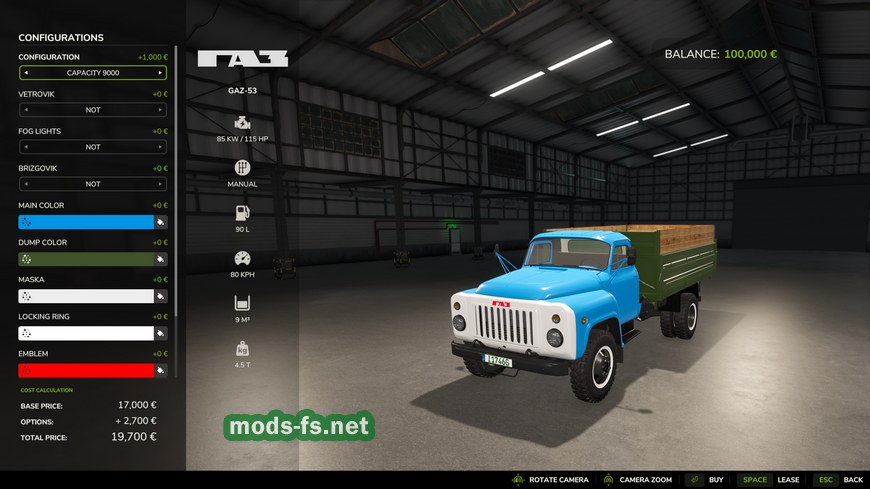Viewport: 870px width, 489px height.
Task: Advance Fog Lights to next option
Action: [160, 147]
